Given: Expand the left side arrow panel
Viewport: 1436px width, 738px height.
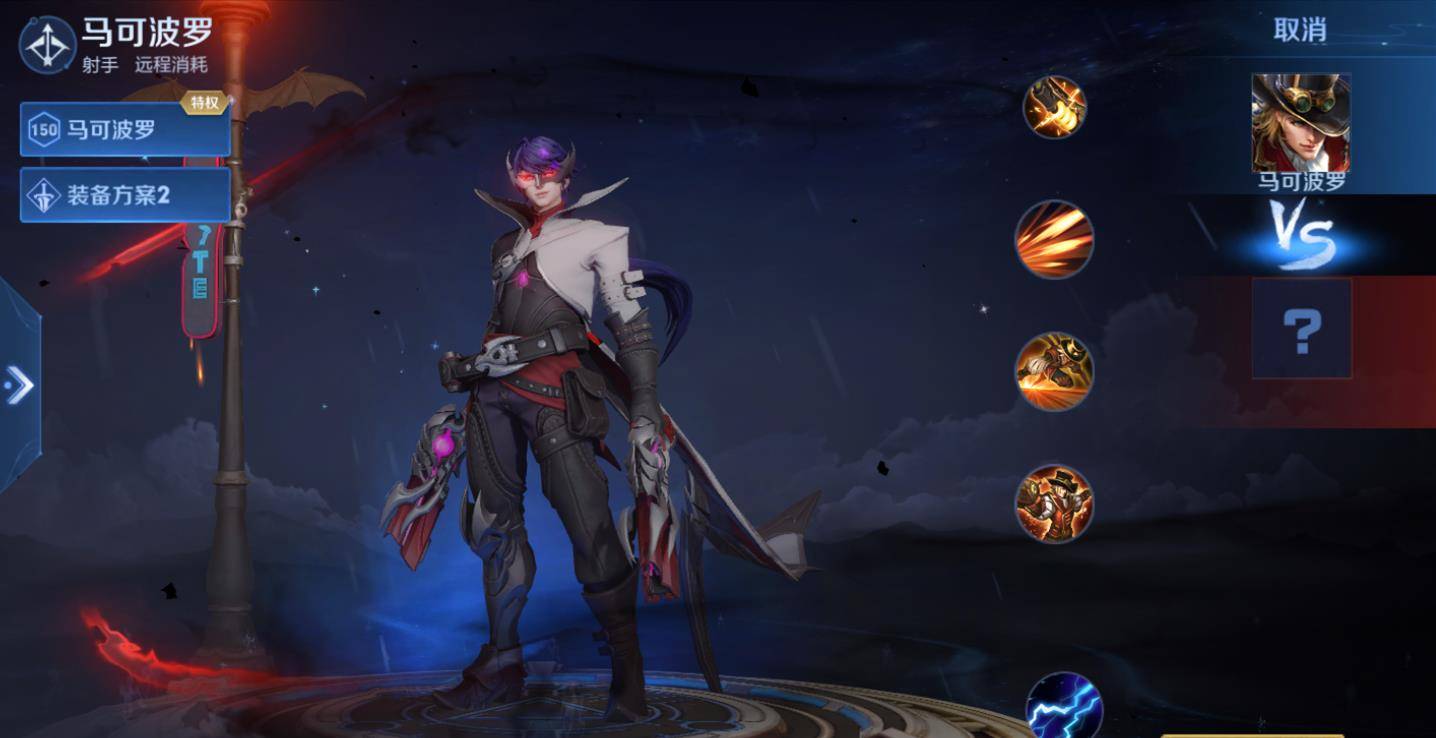Looking at the screenshot, I should (19, 385).
